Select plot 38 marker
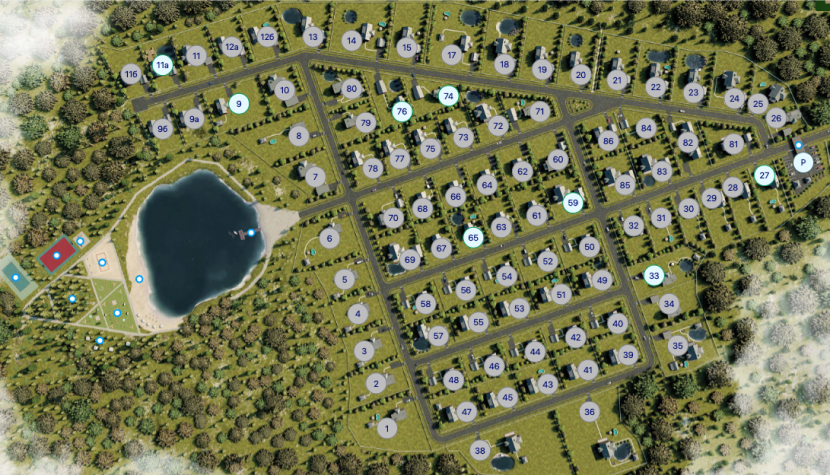 point(480,450)
